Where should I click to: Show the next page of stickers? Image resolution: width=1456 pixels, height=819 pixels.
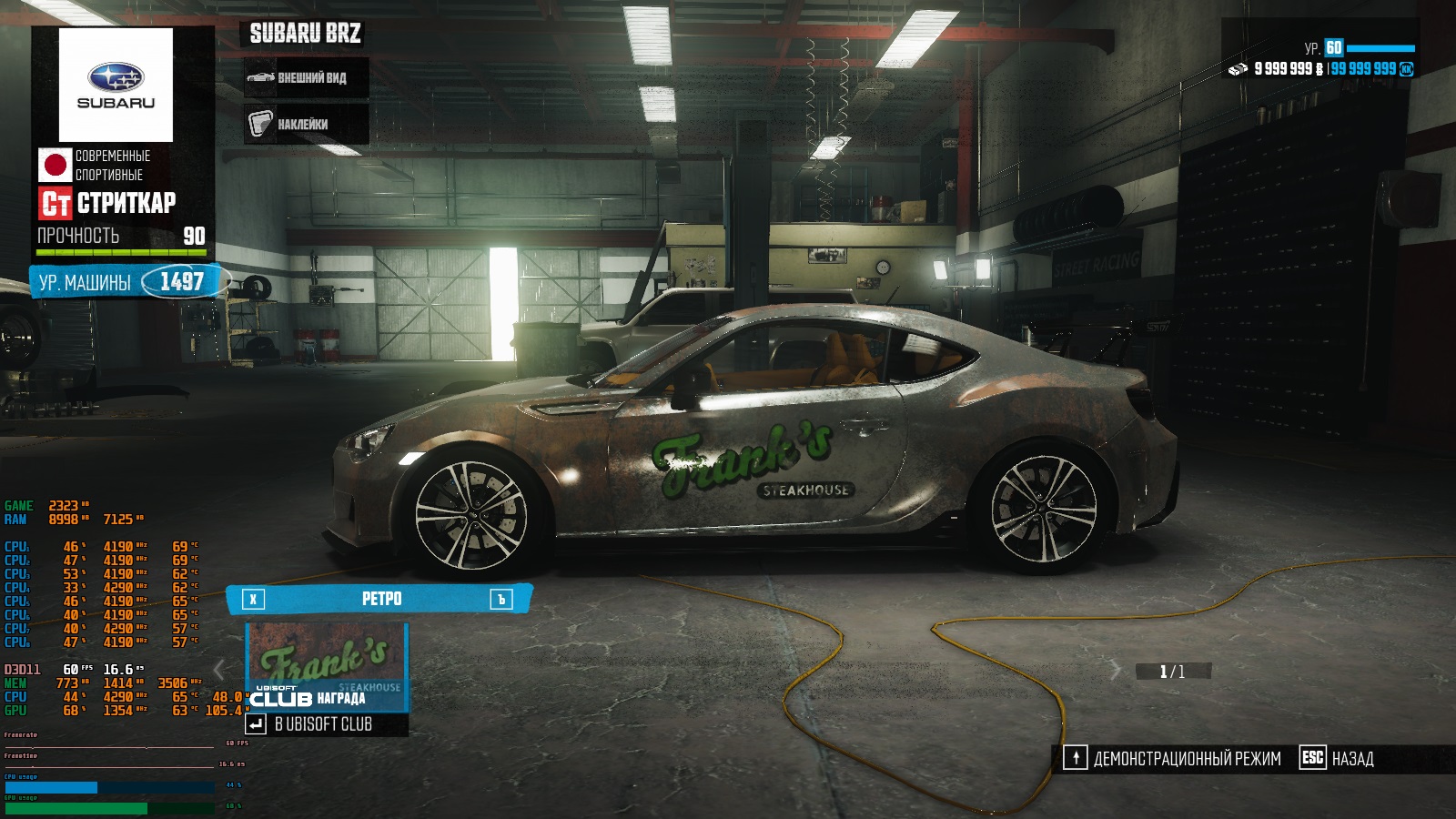tap(1116, 672)
